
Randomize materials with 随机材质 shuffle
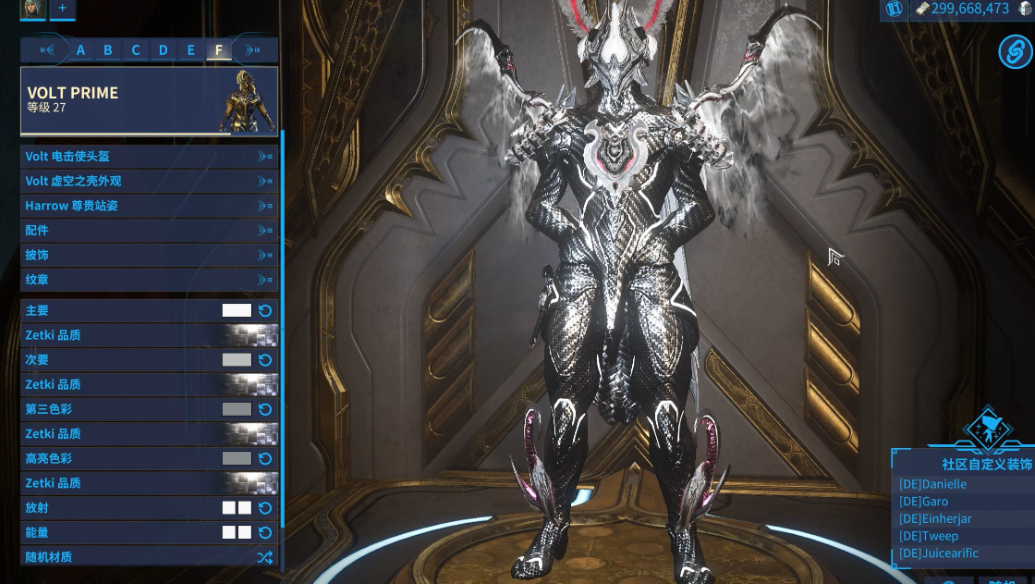(264, 557)
